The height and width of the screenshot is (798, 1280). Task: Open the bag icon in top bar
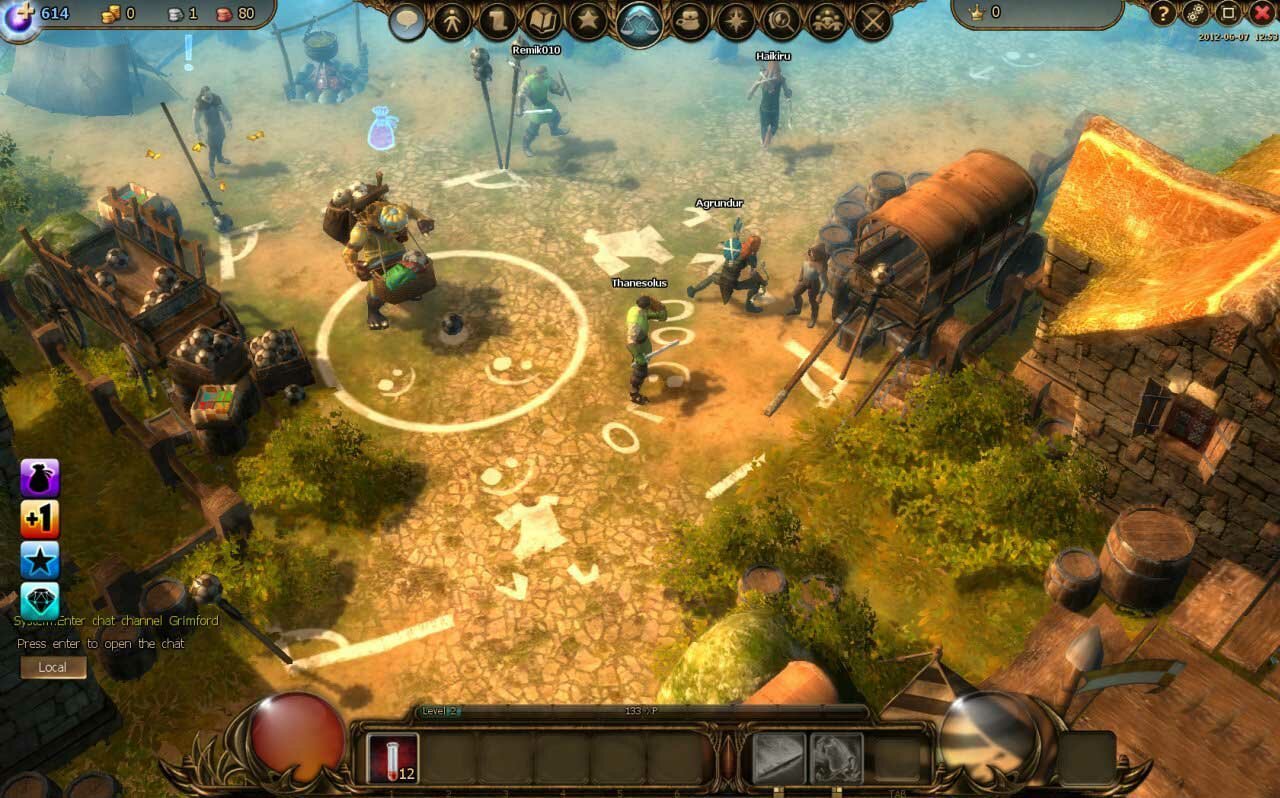point(690,21)
